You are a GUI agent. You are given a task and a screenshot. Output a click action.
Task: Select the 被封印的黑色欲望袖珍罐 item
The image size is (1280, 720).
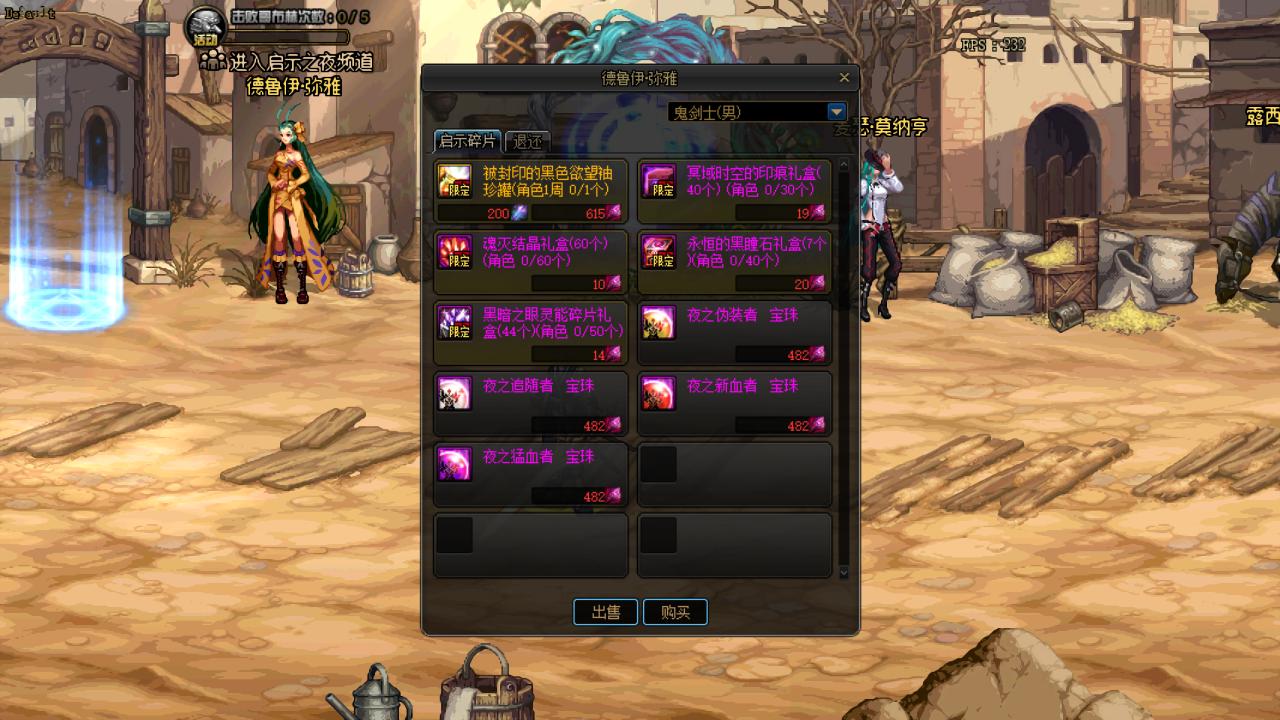531,191
